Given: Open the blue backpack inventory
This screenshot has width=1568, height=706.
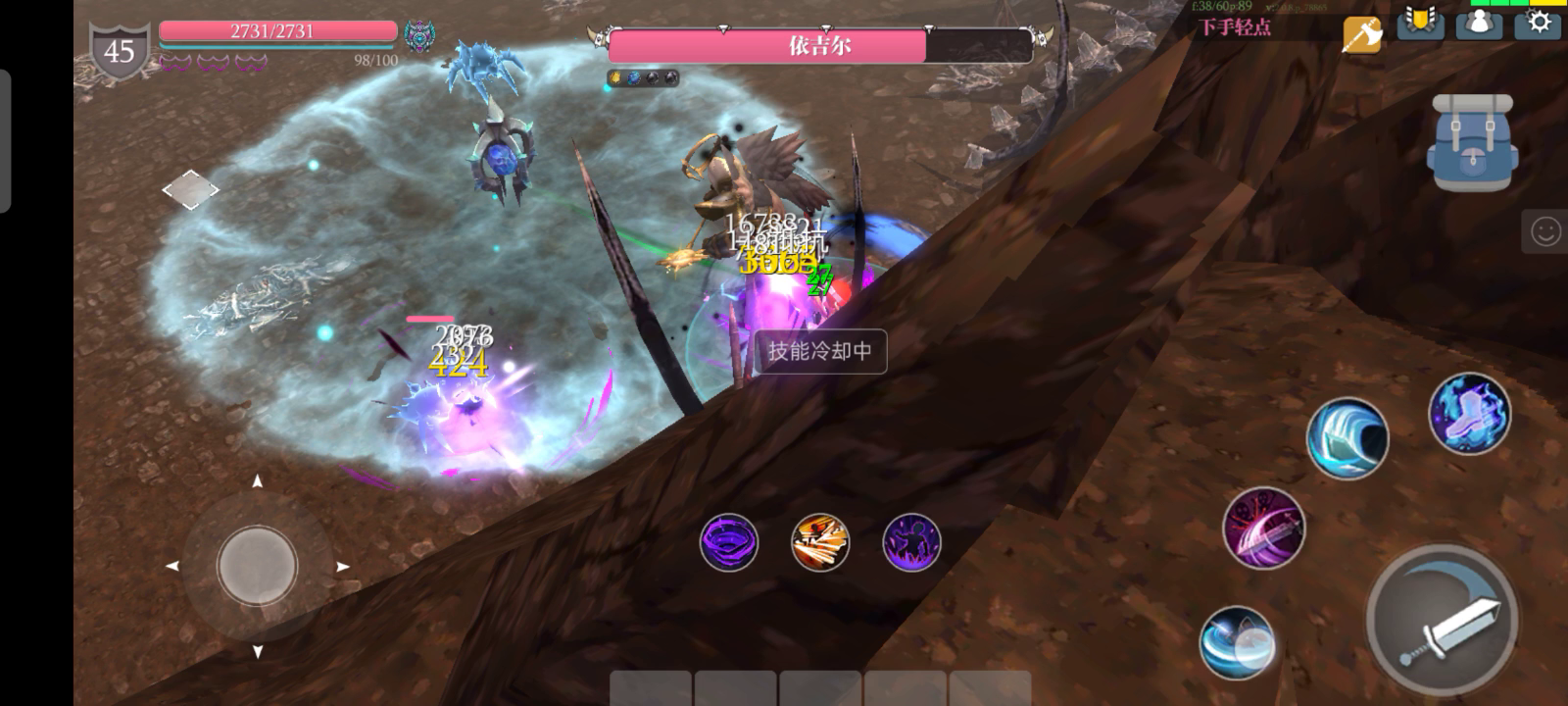Looking at the screenshot, I should pos(1471,143).
